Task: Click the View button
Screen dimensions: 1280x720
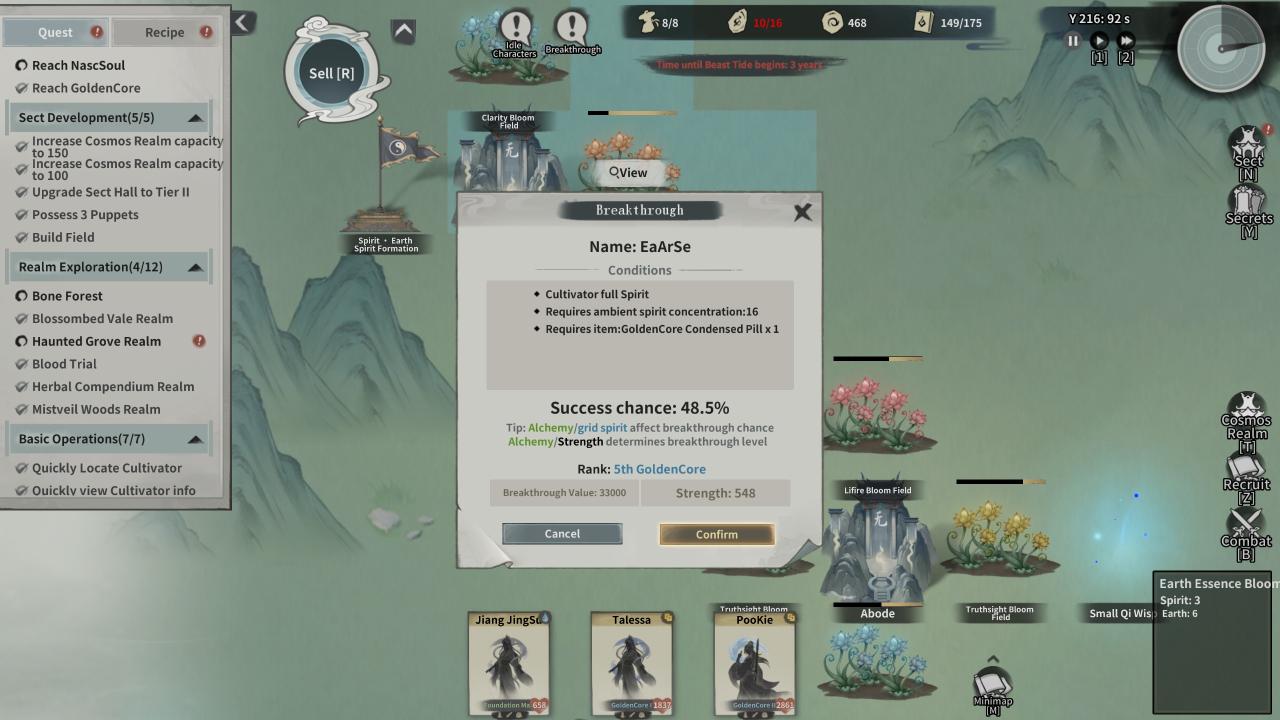Action: (629, 172)
